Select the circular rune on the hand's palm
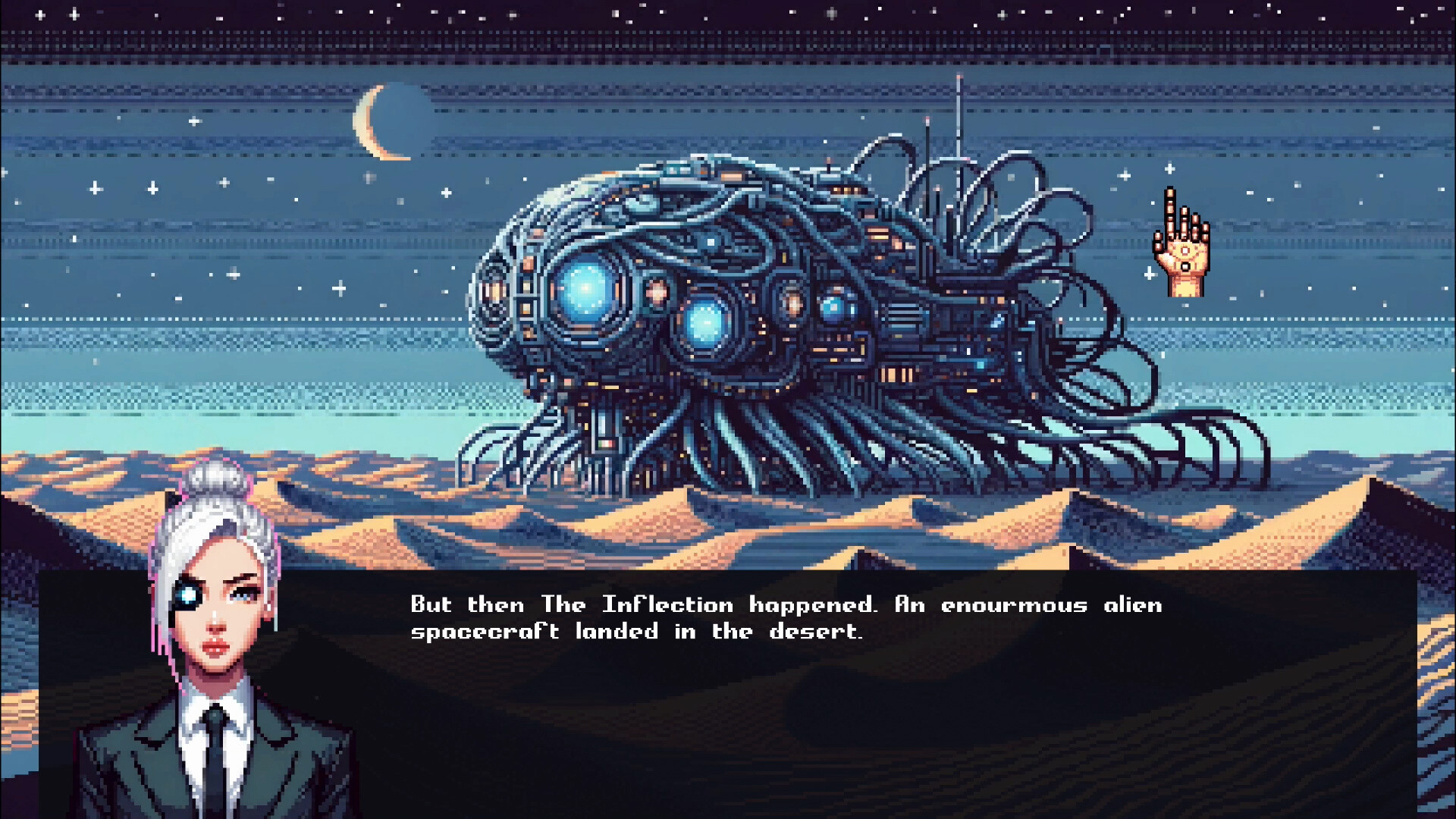 point(1185,251)
